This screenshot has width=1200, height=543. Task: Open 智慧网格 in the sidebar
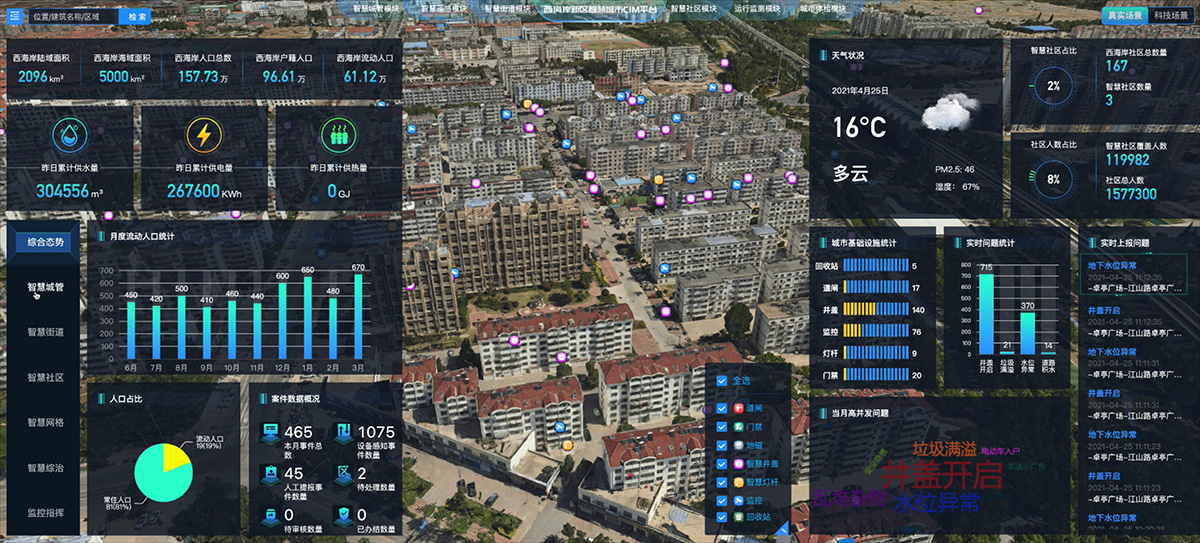pyautogui.click(x=45, y=422)
